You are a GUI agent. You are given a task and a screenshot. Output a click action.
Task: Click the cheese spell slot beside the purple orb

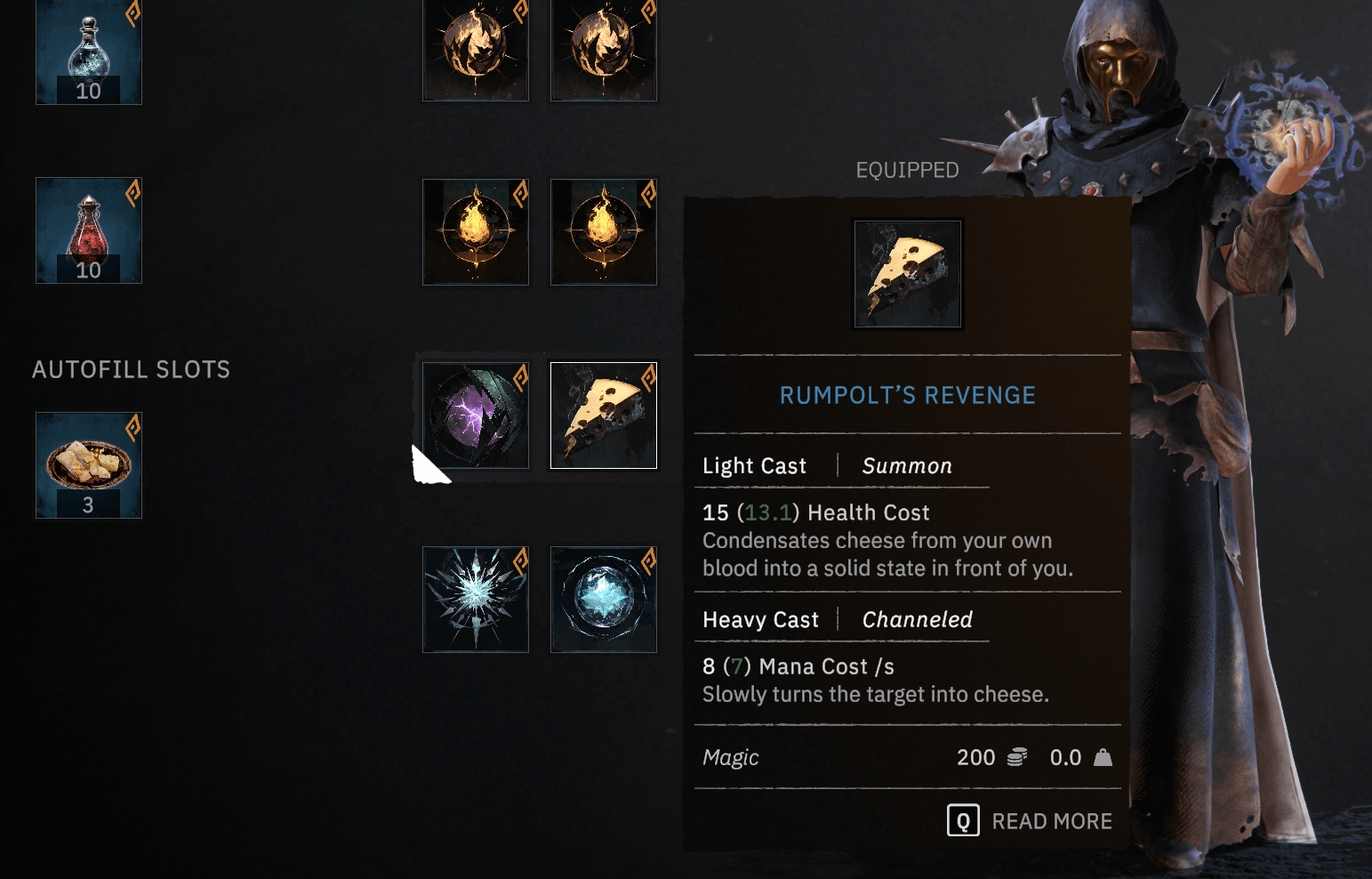click(603, 415)
